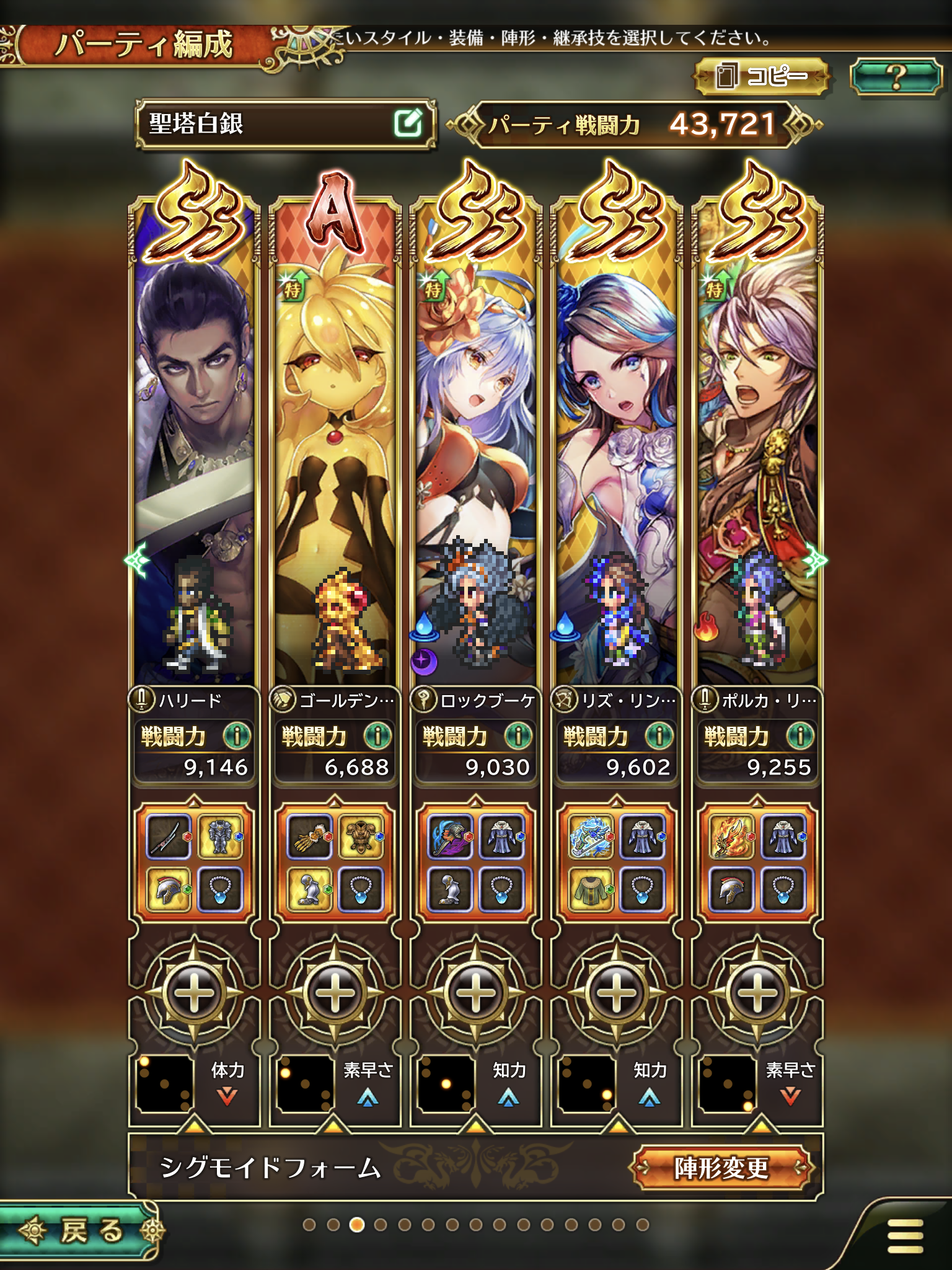
Task: Open the hamburger menu
Action: (905, 1235)
